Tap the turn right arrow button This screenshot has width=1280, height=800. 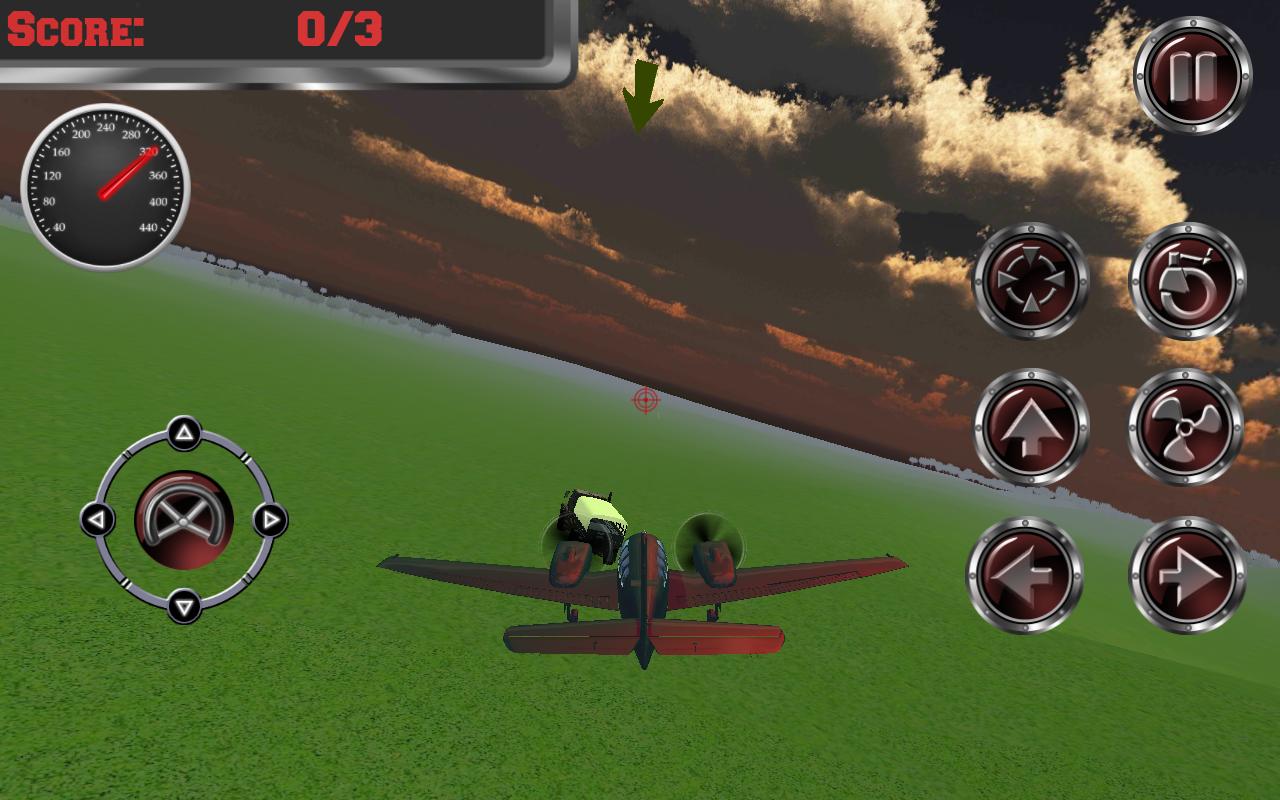(1190, 575)
